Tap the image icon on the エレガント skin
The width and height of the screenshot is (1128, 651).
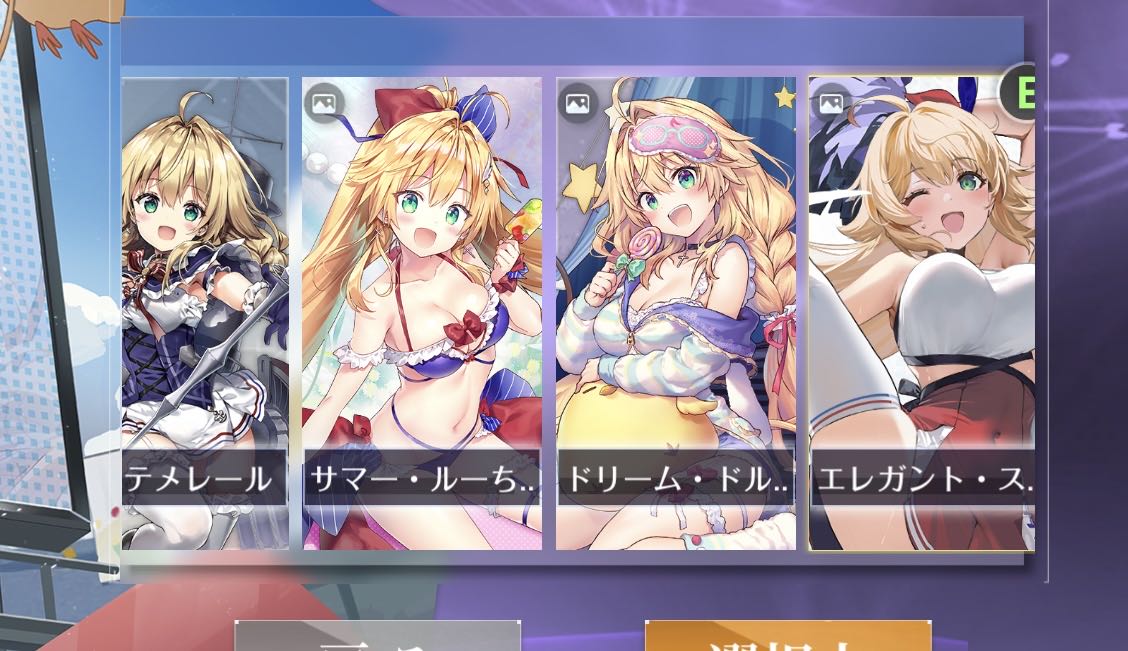point(831,103)
